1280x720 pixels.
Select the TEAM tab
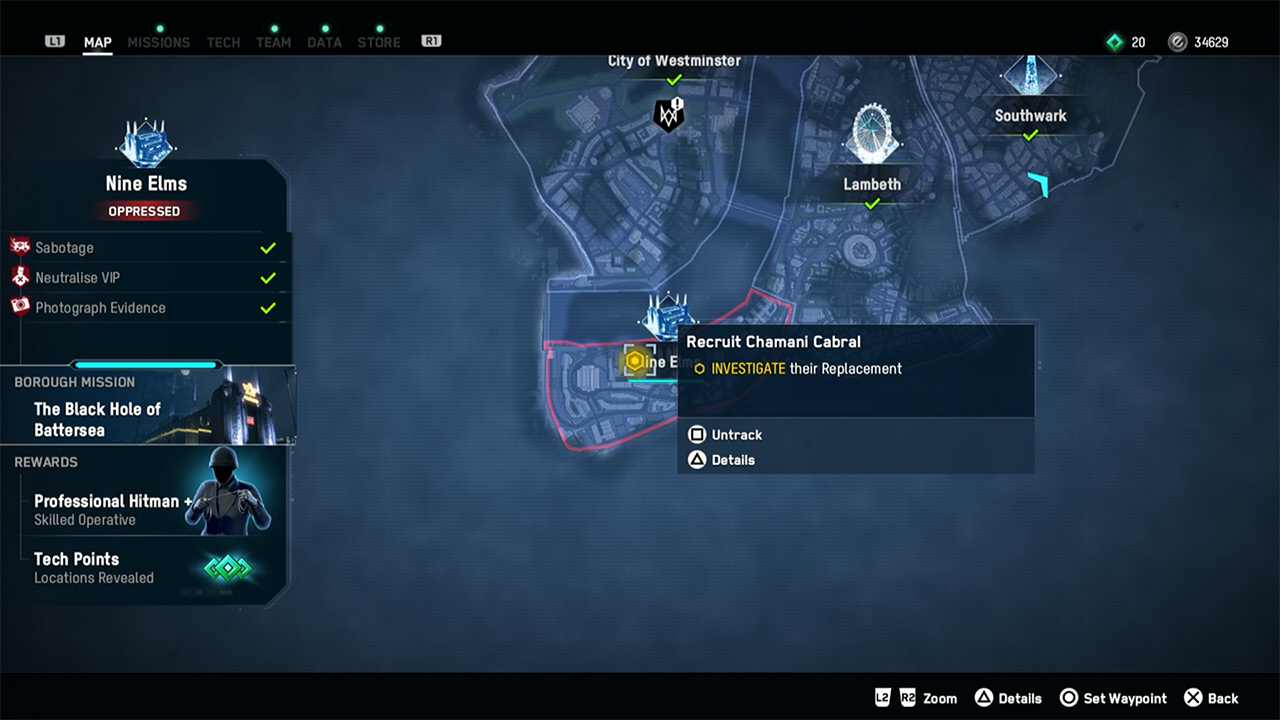click(273, 42)
